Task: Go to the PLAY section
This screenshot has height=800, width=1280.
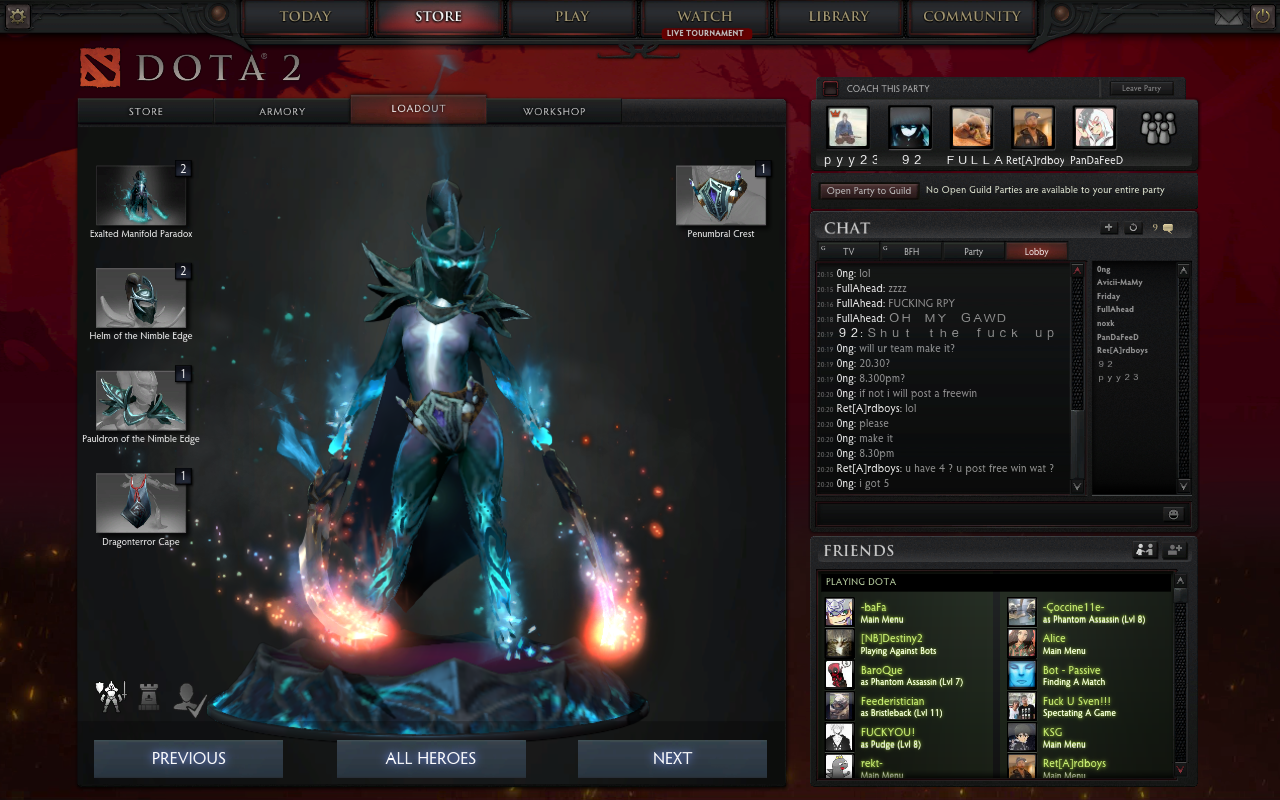Action: pos(572,17)
